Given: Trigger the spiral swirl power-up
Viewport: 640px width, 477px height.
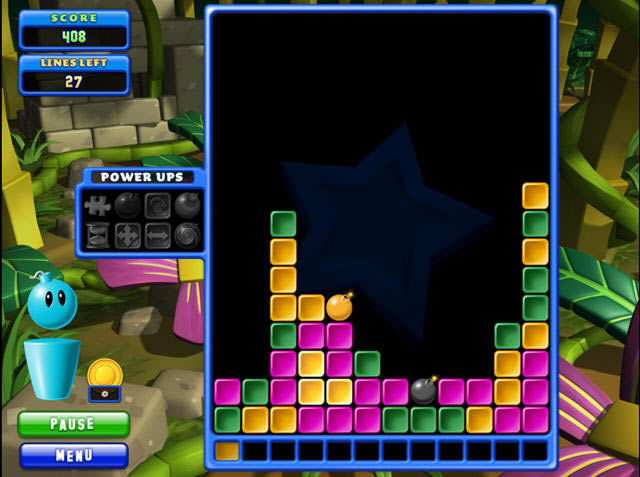Looking at the screenshot, I should click(188, 236).
